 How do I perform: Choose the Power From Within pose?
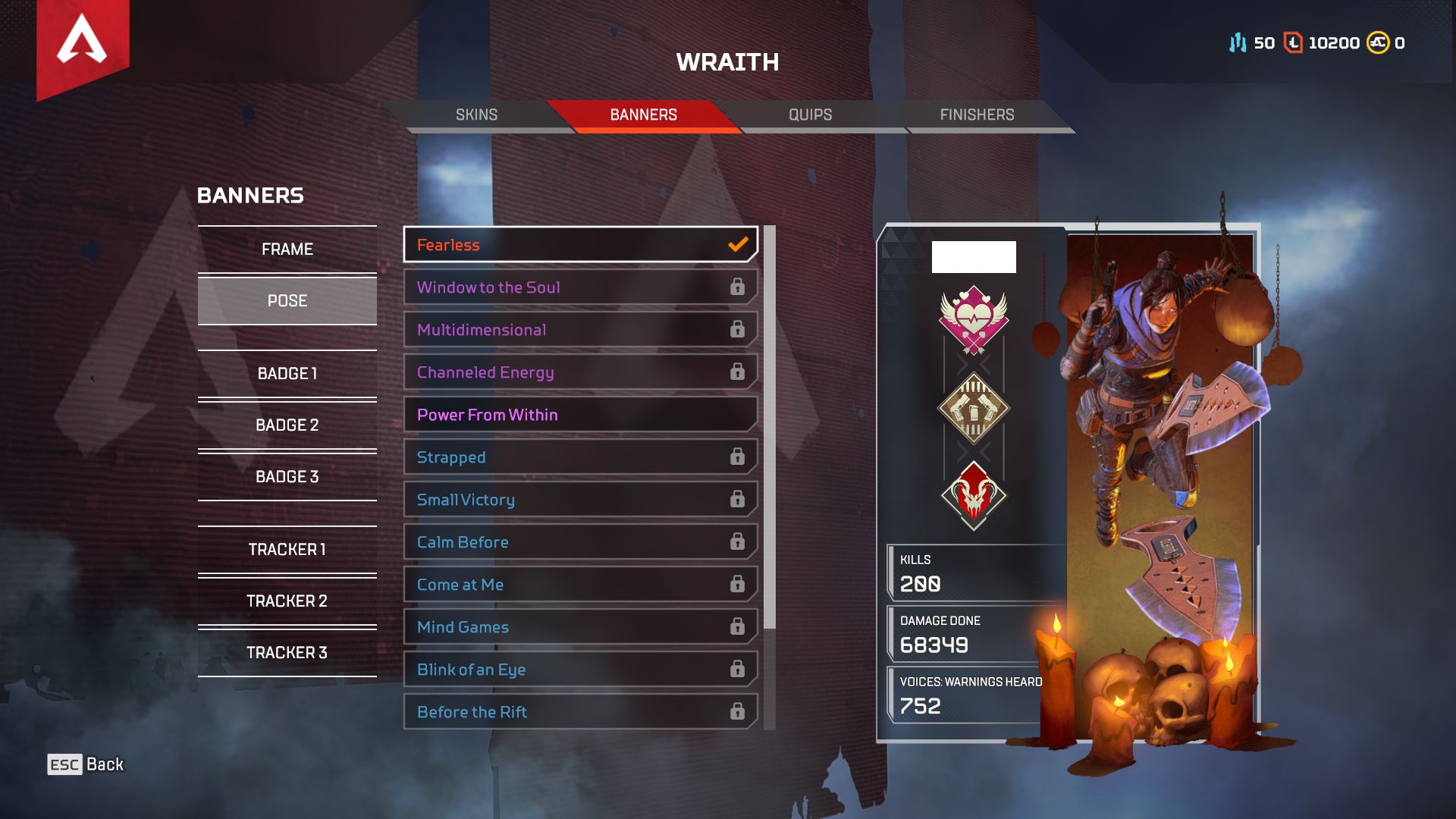coord(580,415)
